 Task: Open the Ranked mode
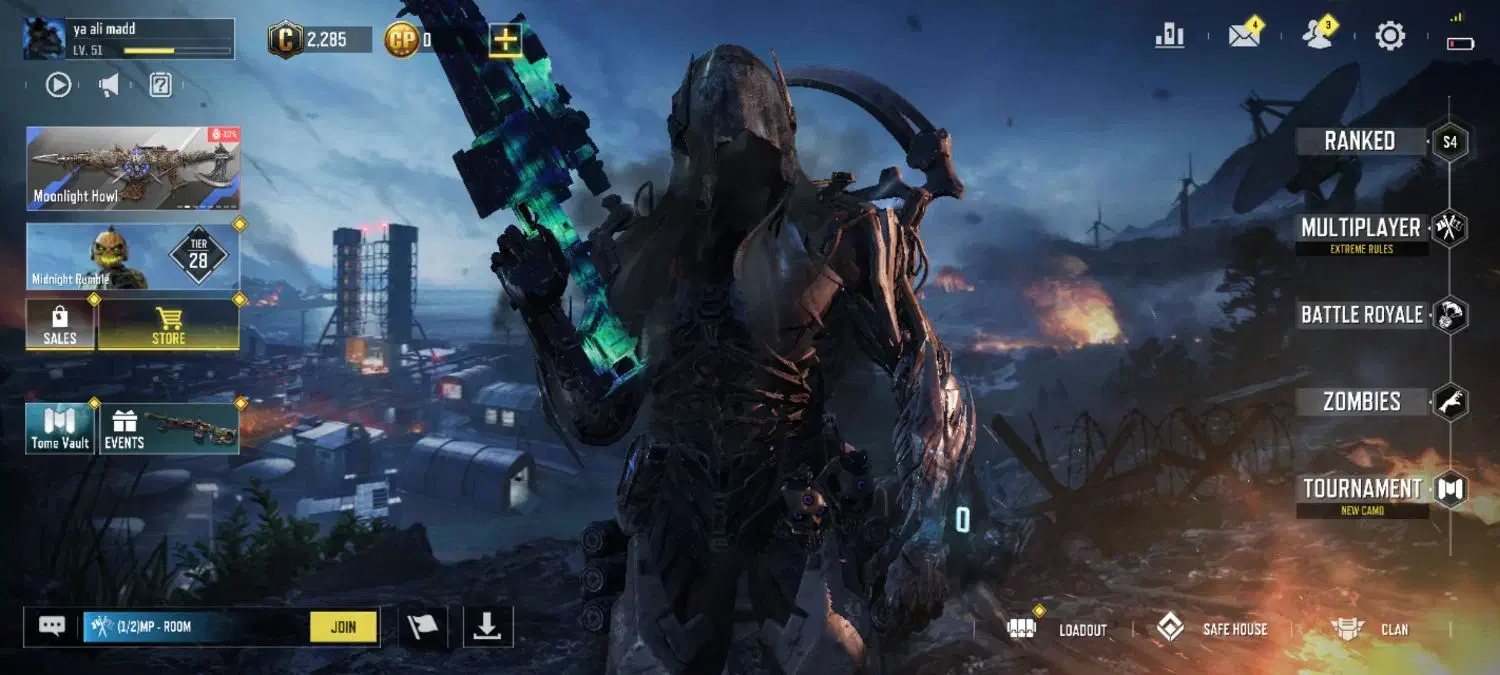[1360, 141]
